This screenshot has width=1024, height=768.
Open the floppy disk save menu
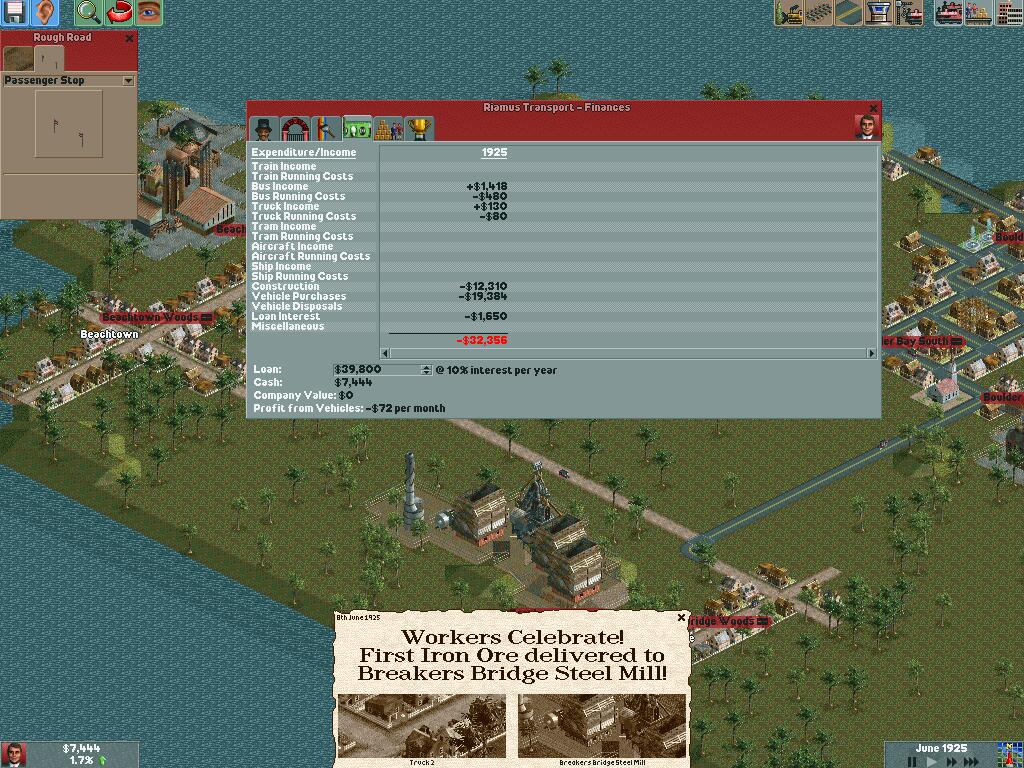click(14, 12)
